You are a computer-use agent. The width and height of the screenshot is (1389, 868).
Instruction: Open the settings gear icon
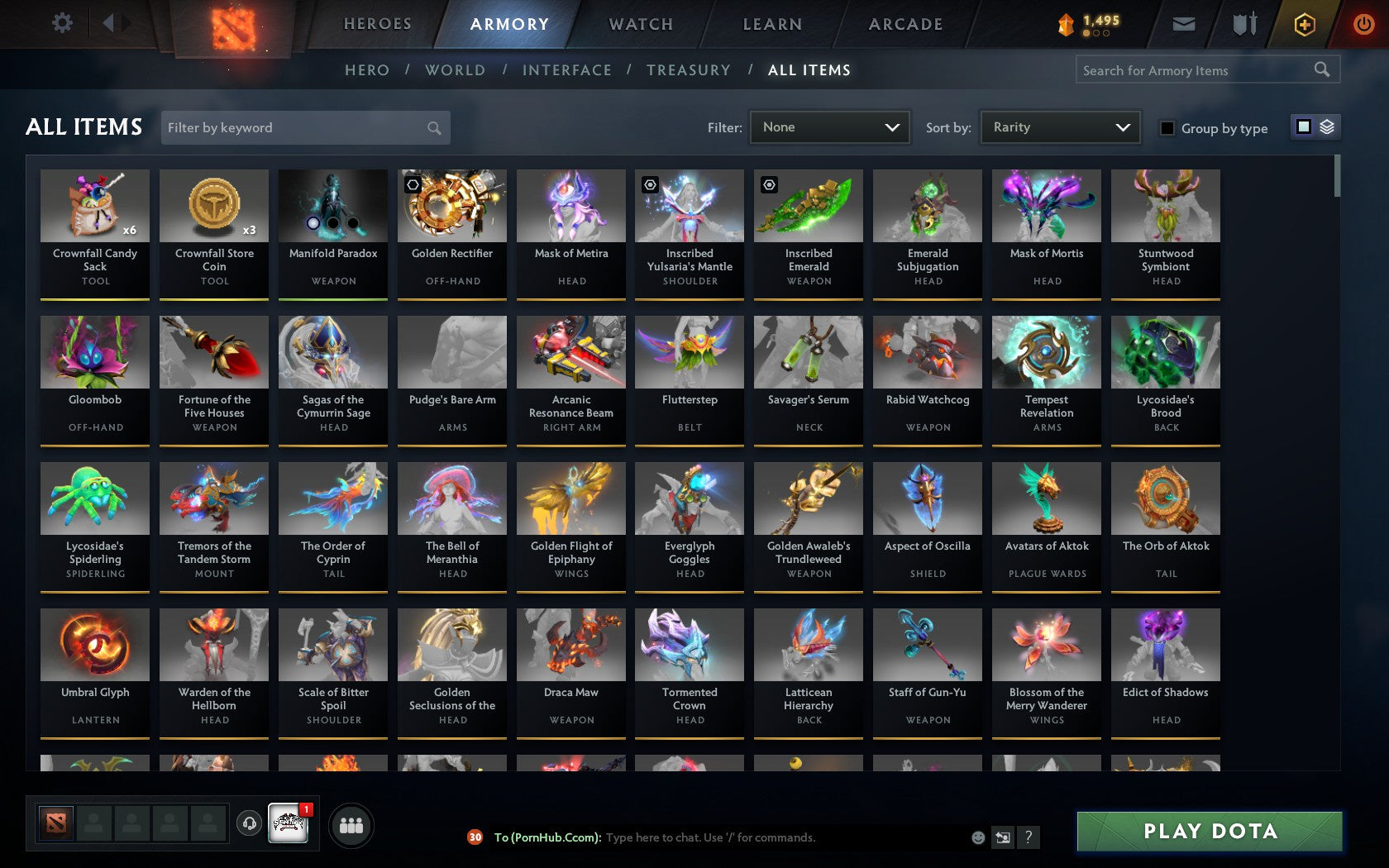pos(60,23)
